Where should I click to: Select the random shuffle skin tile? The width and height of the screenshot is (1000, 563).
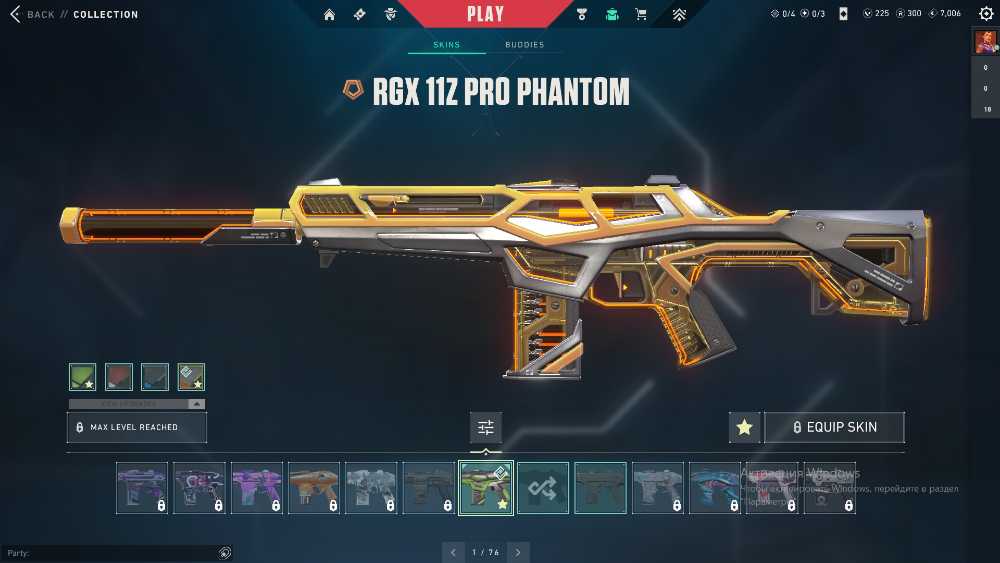pos(543,488)
